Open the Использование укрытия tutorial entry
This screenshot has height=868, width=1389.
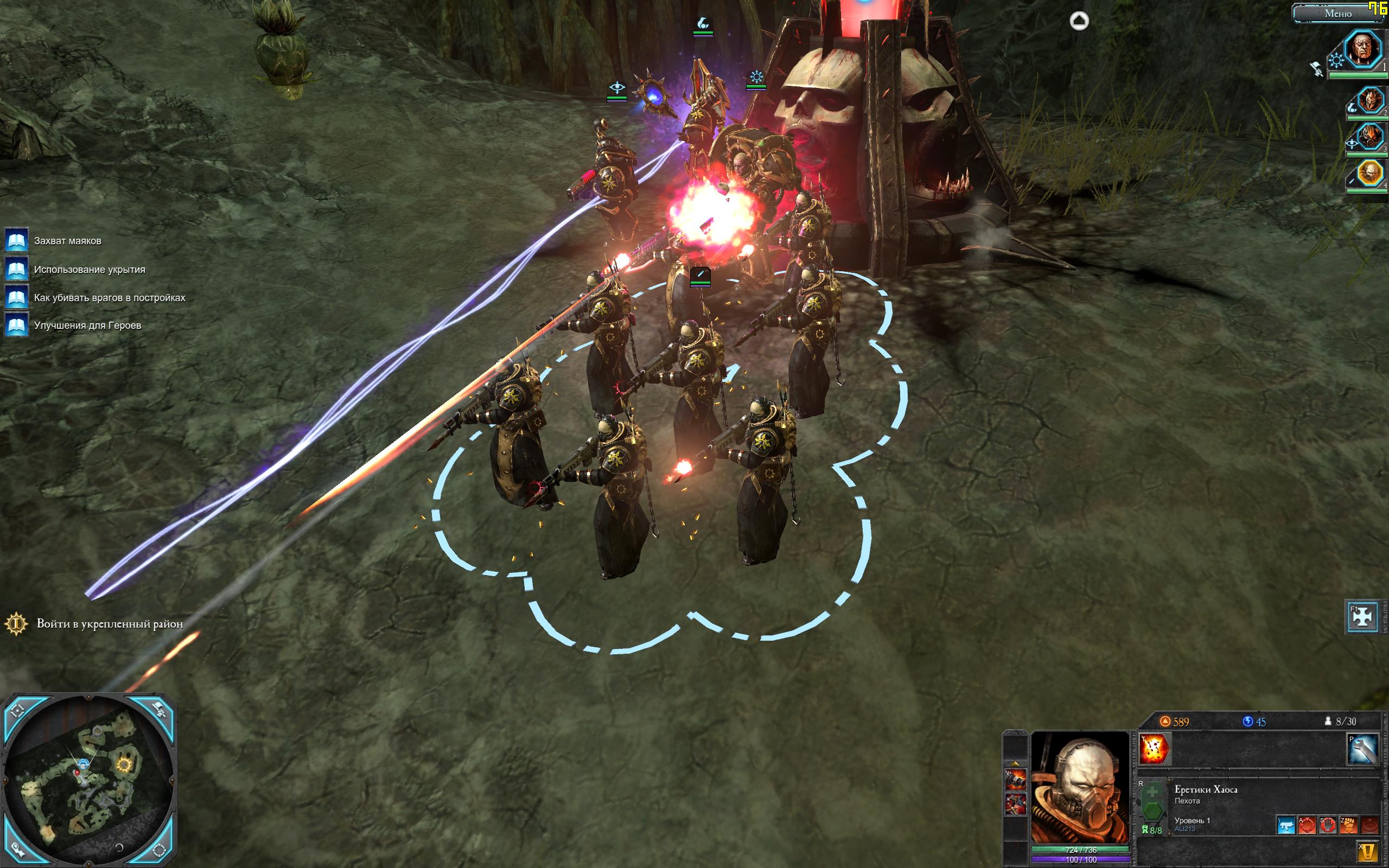[x=89, y=270]
